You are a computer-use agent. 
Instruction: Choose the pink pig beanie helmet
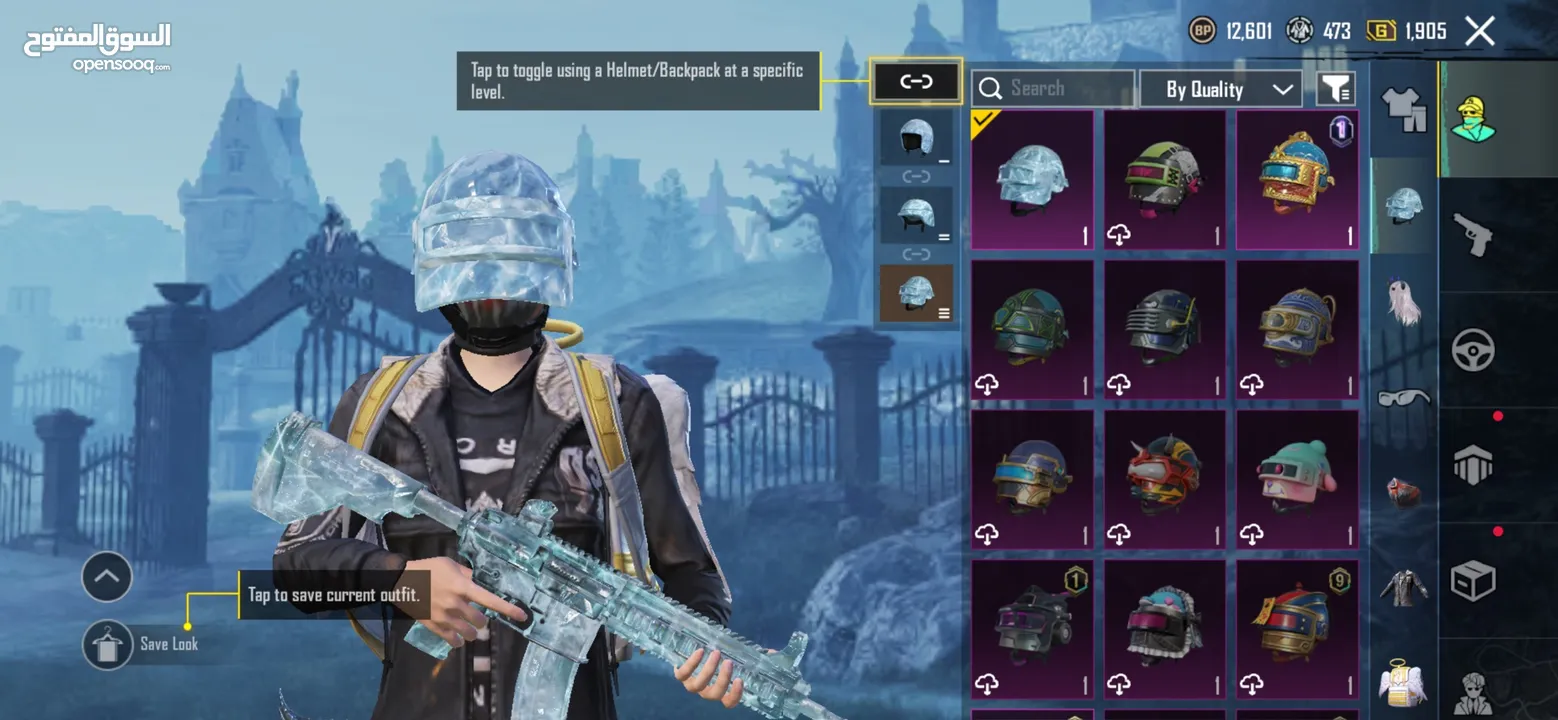click(x=1297, y=479)
